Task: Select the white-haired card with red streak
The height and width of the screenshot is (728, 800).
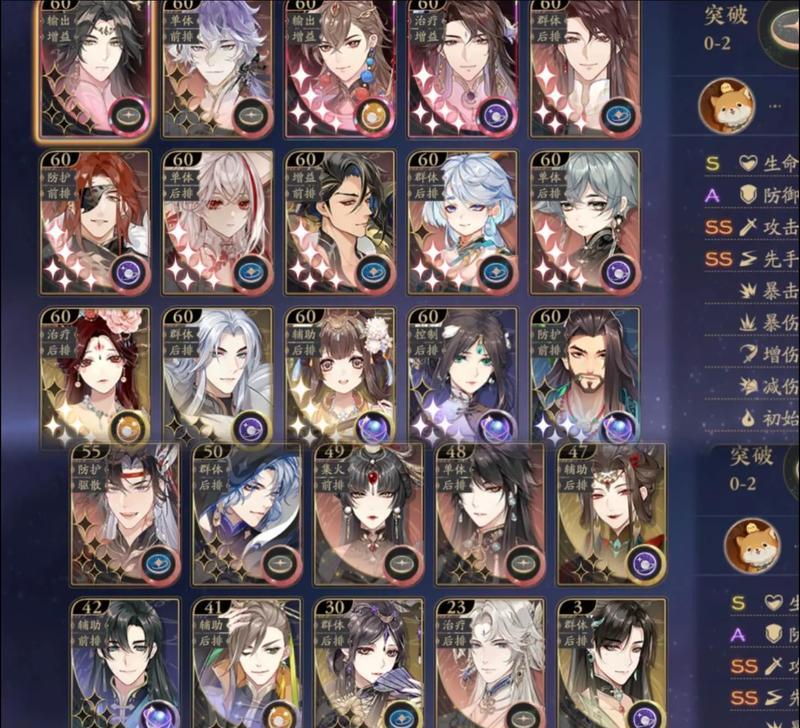Action: point(217,222)
